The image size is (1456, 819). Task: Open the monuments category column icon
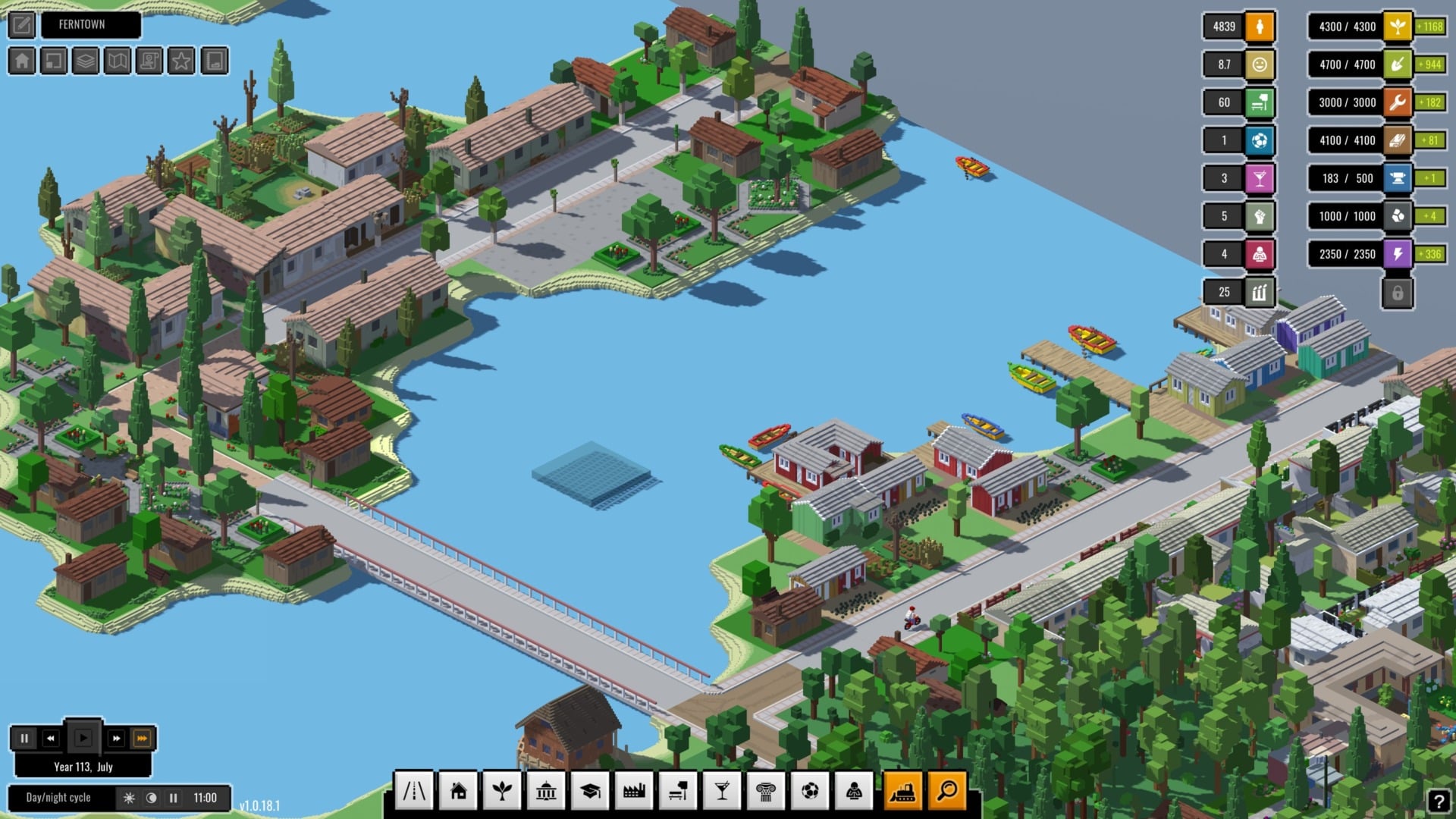click(x=766, y=791)
